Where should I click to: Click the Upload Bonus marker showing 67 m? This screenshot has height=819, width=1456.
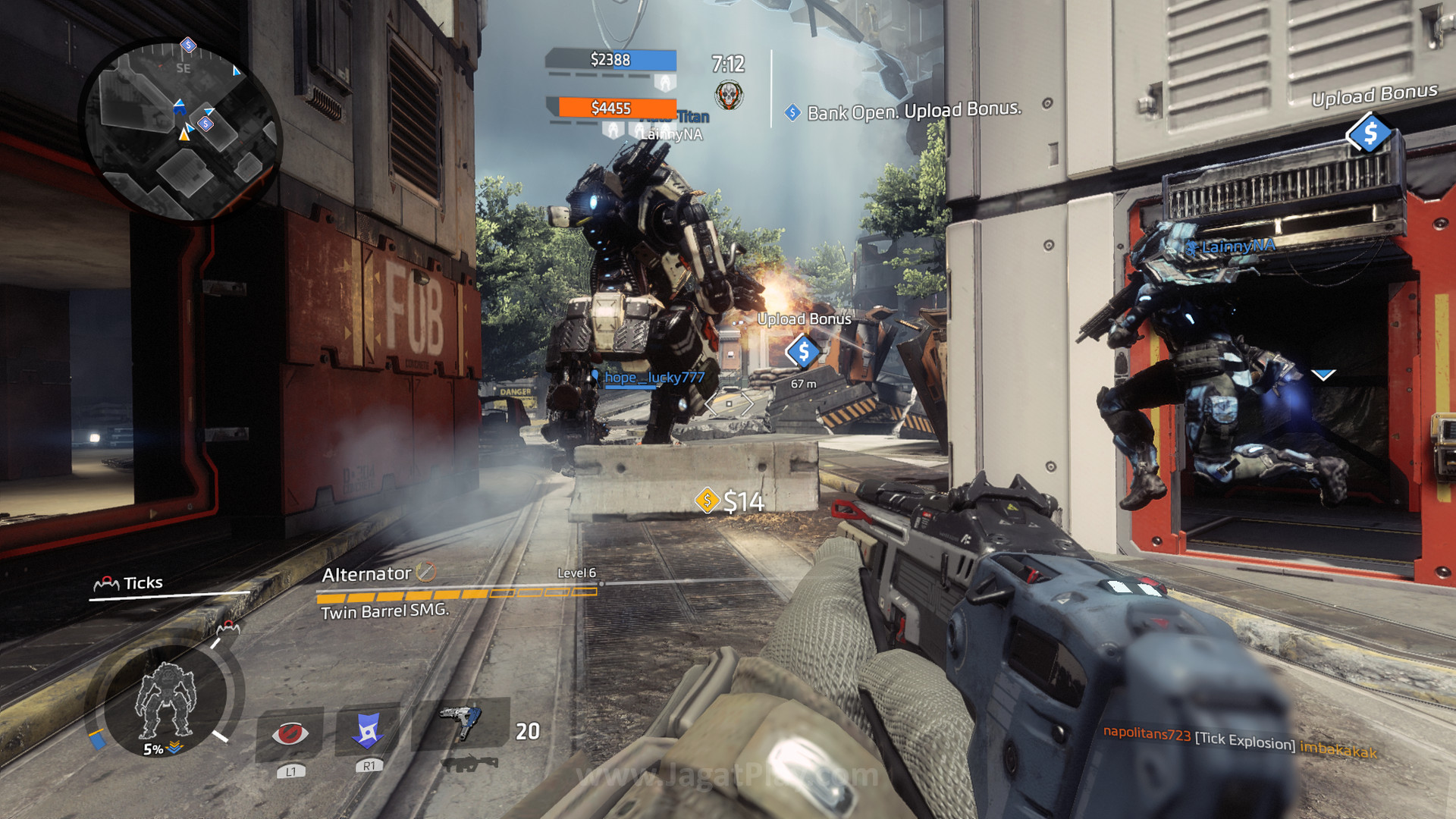803,352
